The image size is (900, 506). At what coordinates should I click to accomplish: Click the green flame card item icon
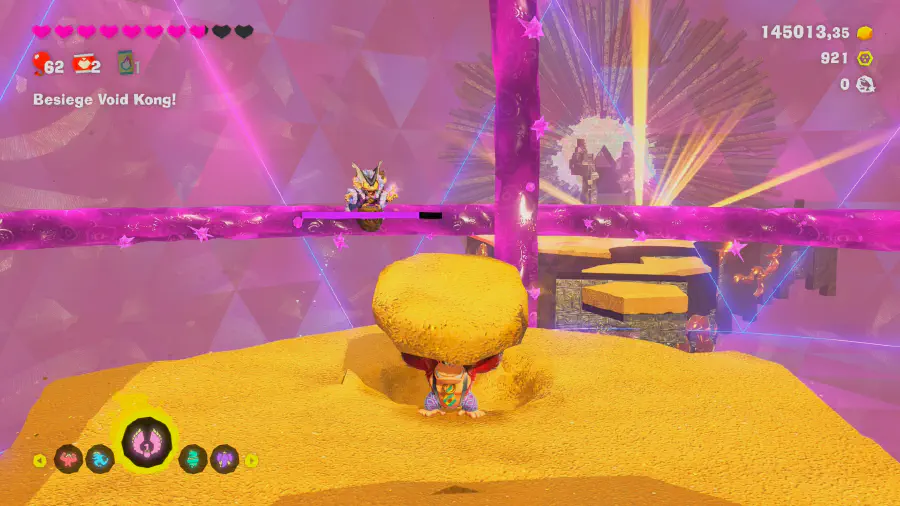127,65
